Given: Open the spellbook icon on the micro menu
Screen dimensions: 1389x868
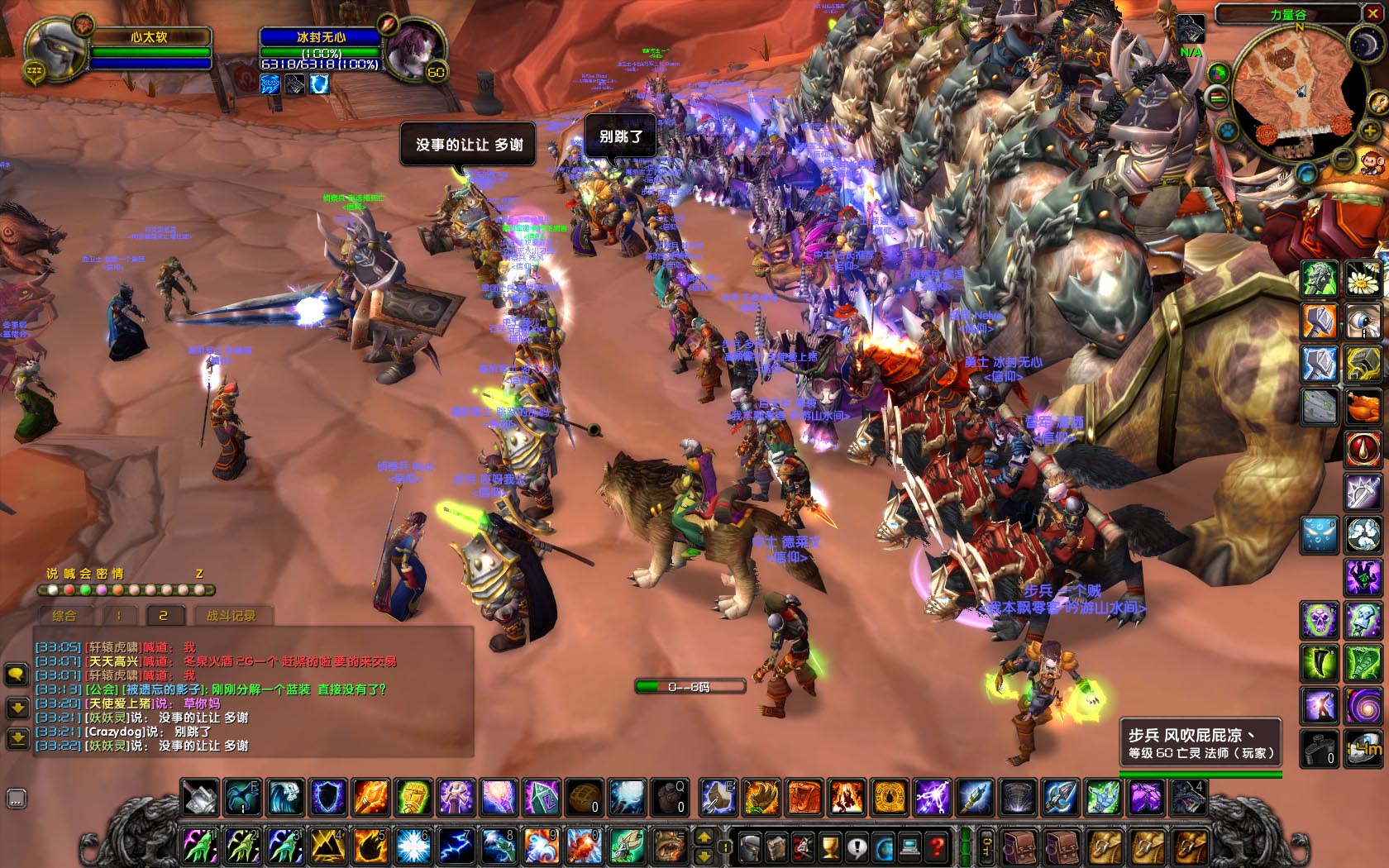Looking at the screenshot, I should click(776, 846).
